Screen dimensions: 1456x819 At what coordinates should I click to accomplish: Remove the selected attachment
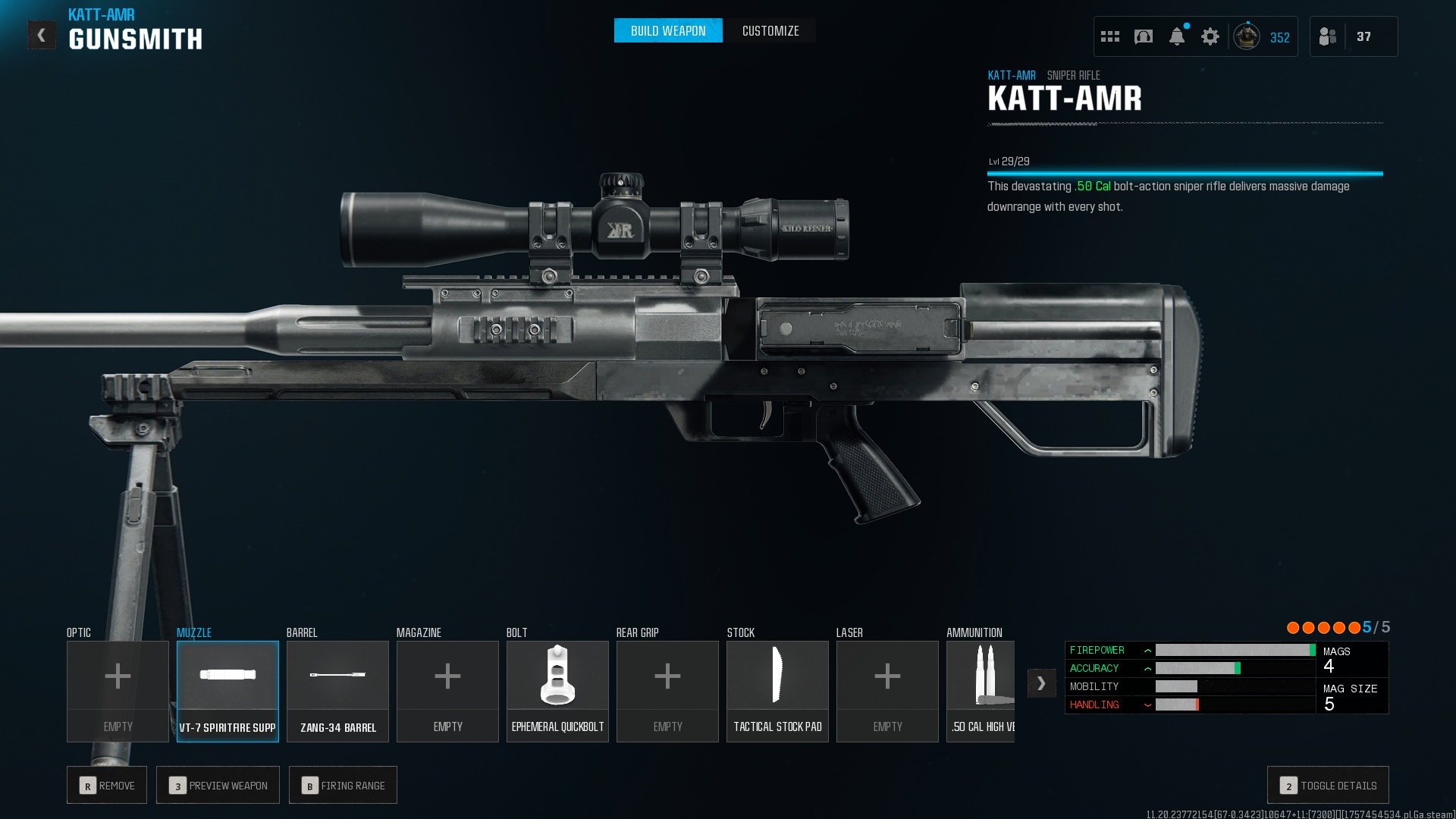tap(107, 785)
